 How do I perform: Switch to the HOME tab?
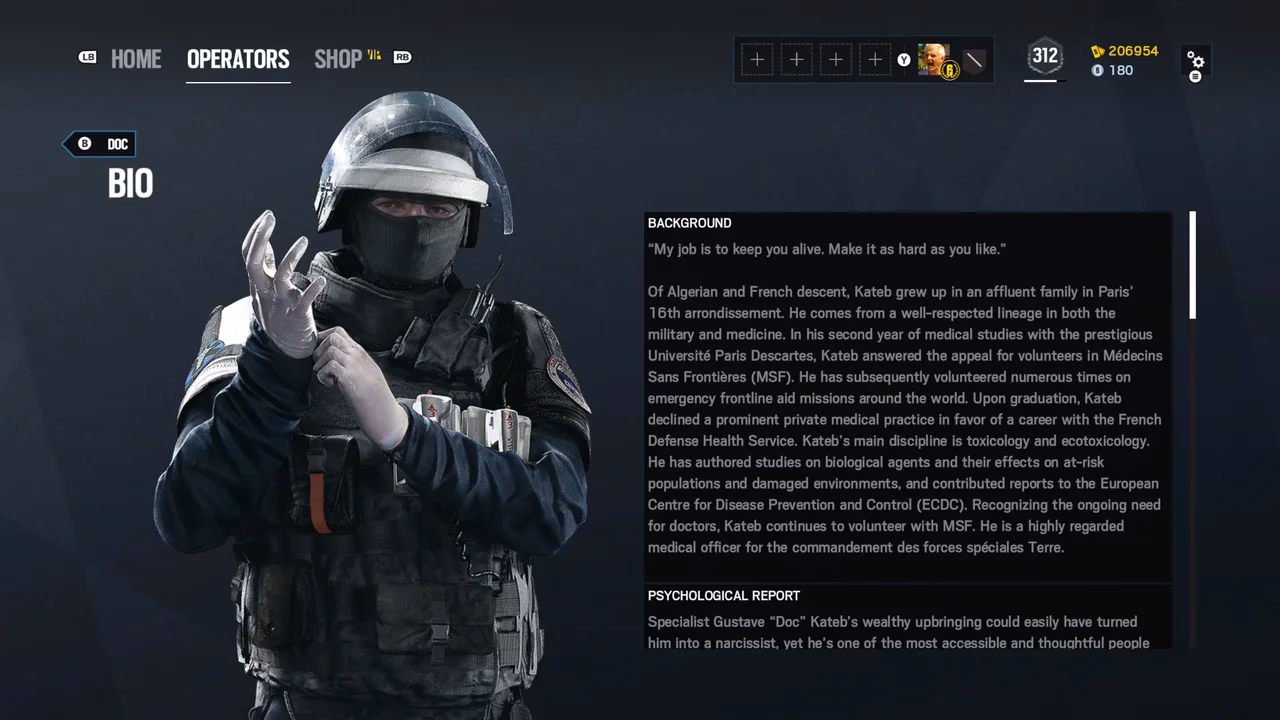(x=136, y=59)
